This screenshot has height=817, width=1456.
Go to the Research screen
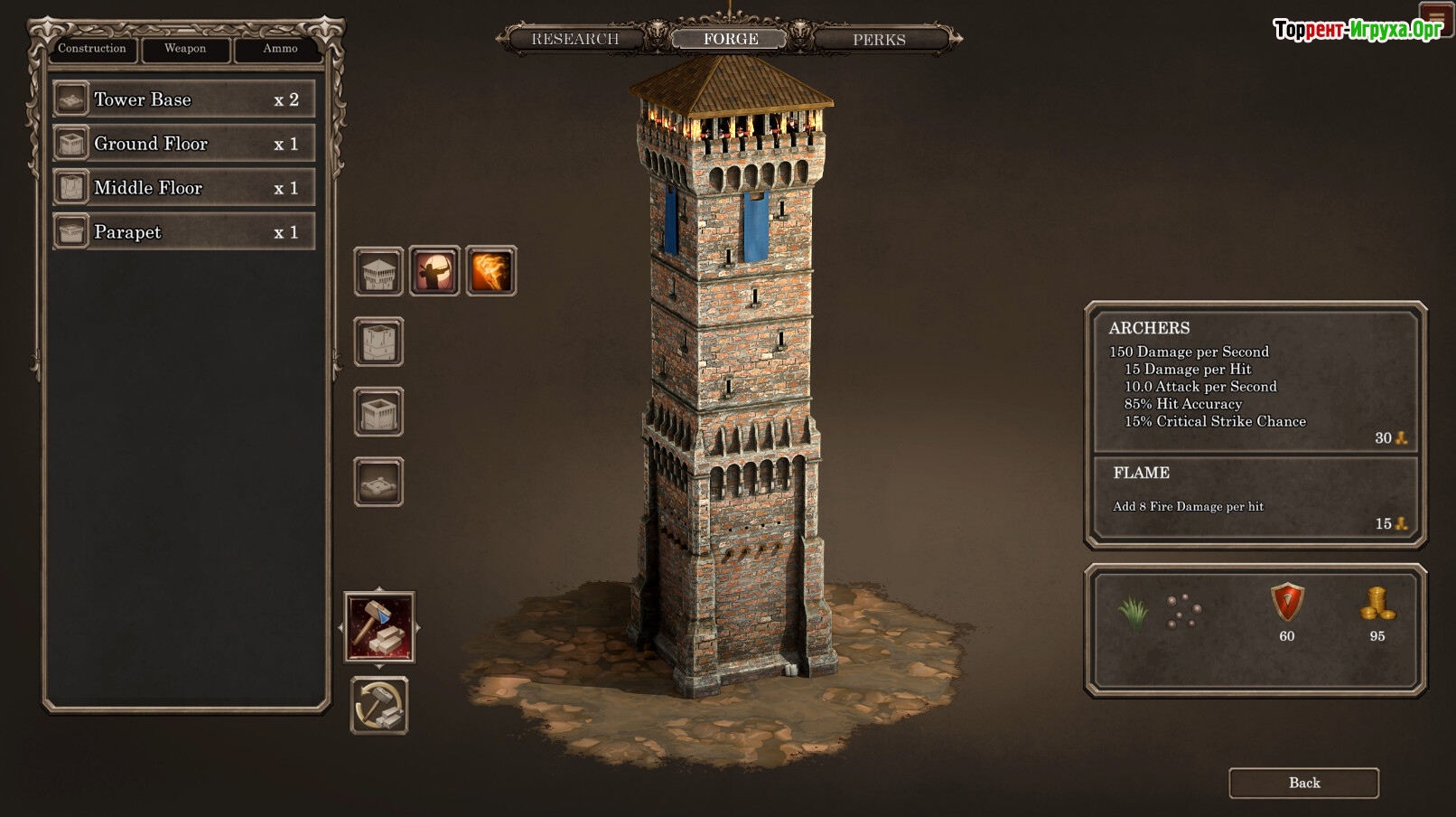coord(575,39)
